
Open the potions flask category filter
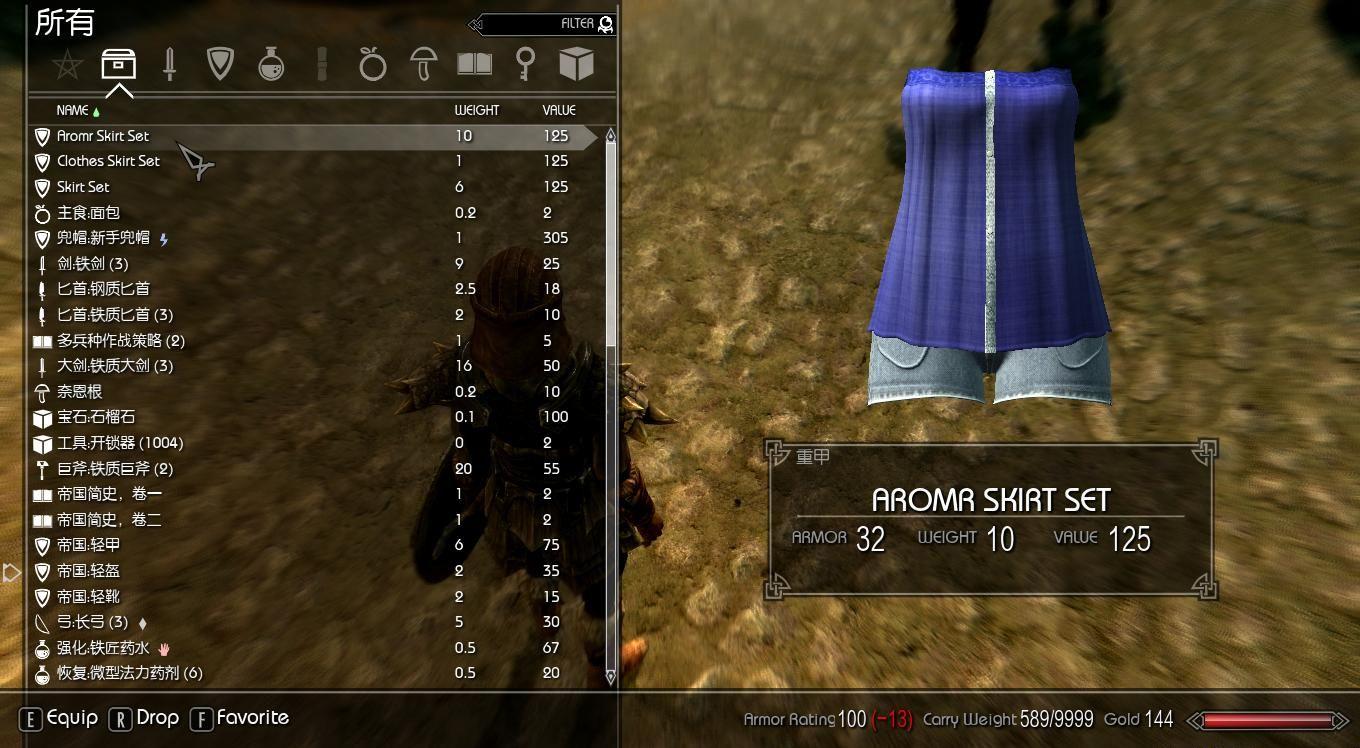pyautogui.click(x=270, y=63)
